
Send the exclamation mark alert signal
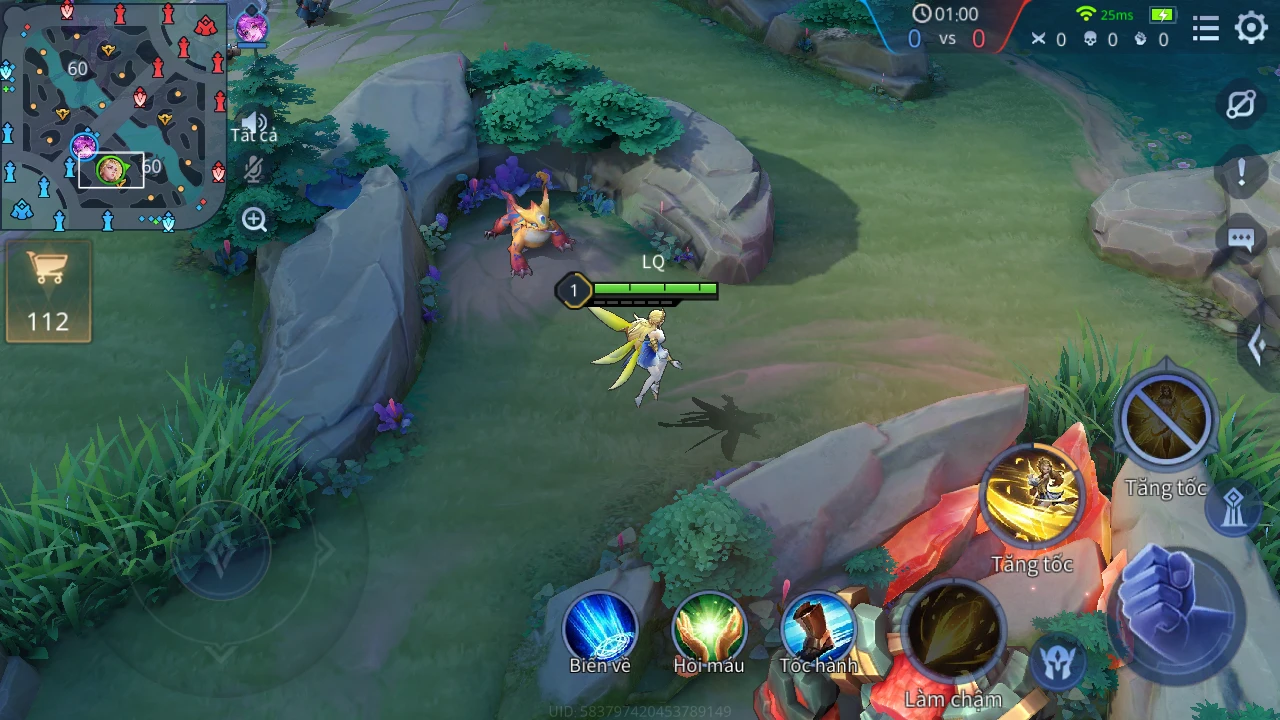1241,172
